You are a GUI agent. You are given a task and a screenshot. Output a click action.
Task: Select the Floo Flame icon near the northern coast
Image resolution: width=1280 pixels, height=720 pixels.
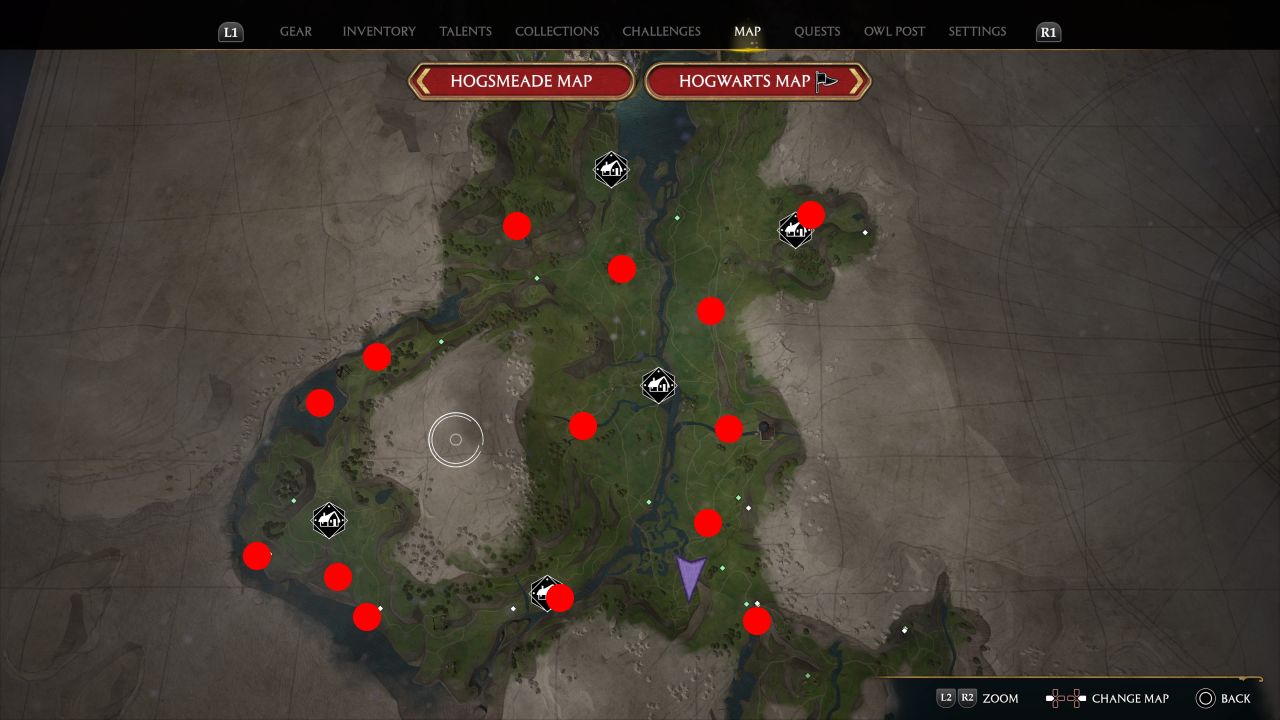coord(610,169)
